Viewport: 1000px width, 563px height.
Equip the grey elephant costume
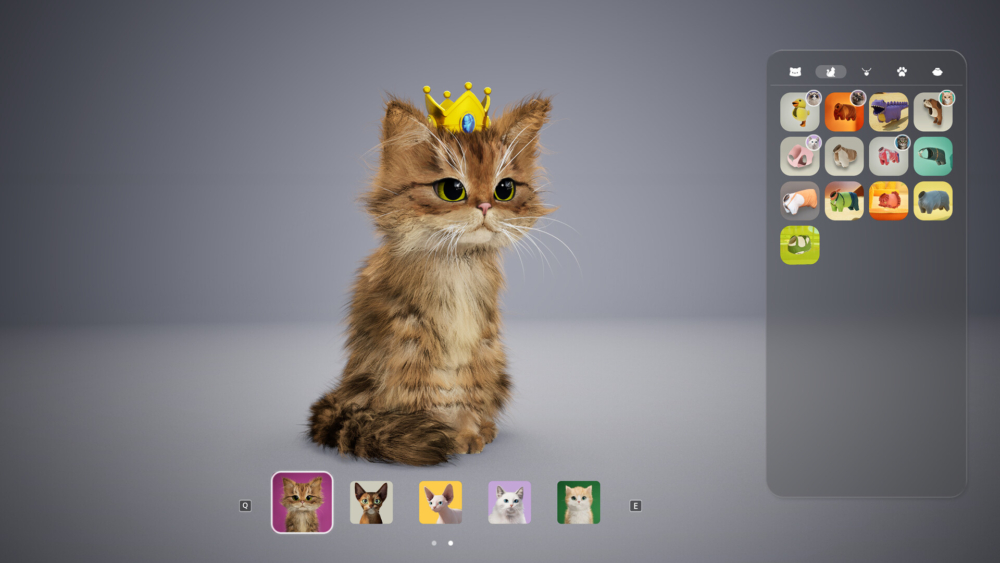(x=933, y=200)
